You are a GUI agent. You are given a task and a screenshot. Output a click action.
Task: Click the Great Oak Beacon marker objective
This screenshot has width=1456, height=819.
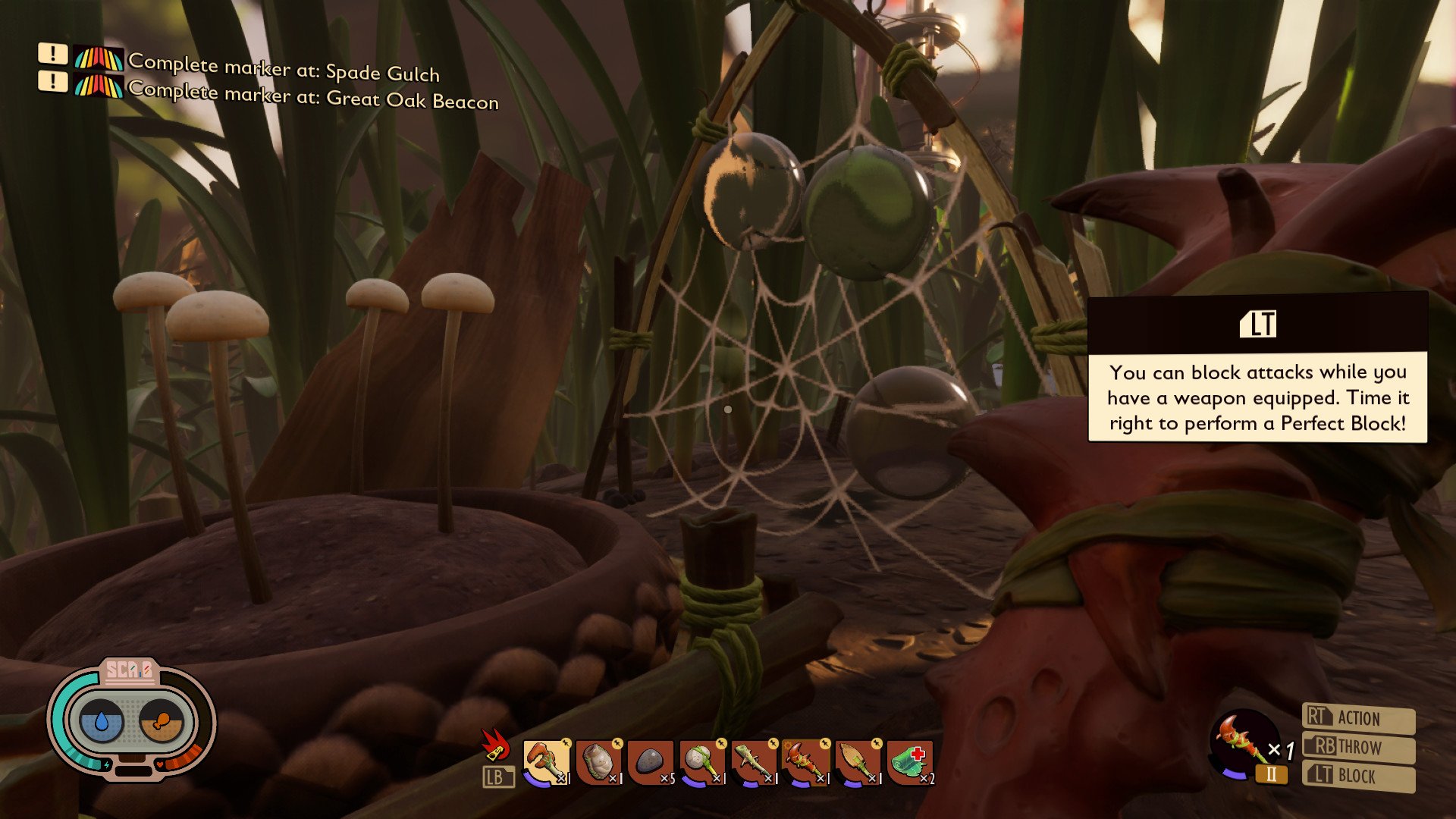coord(313,95)
